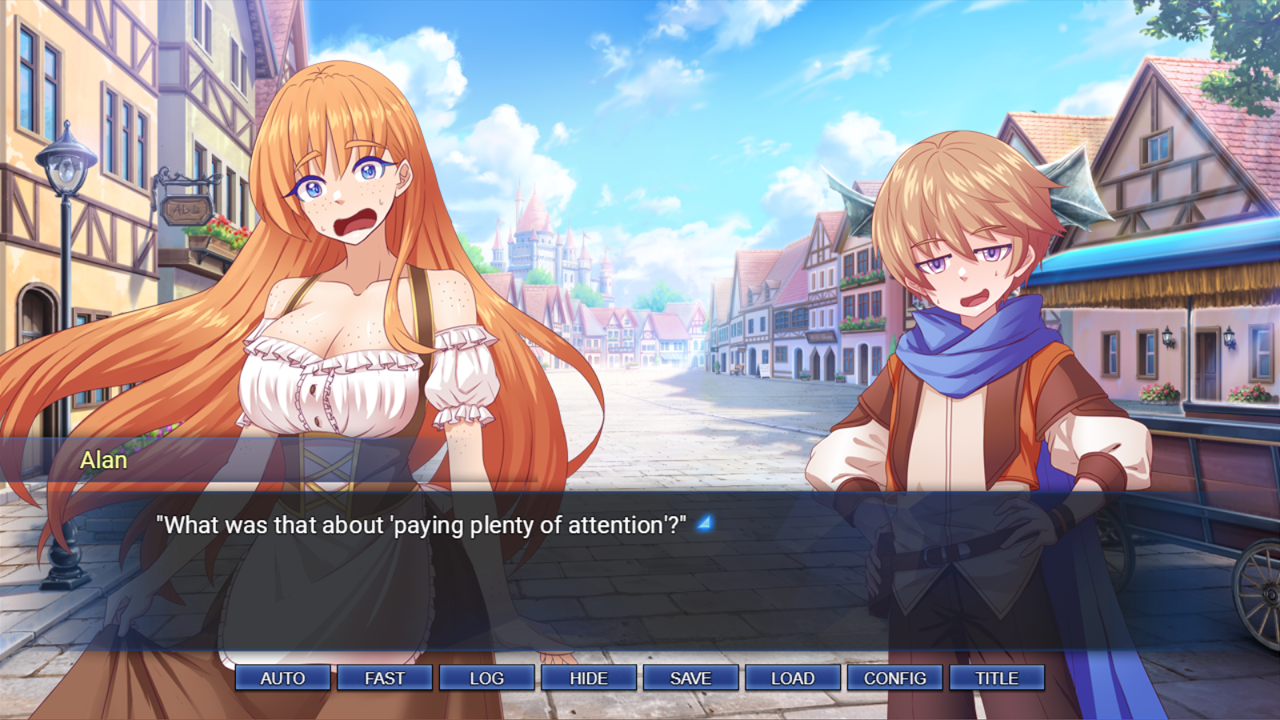Open the LOAD game screen

(x=792, y=677)
